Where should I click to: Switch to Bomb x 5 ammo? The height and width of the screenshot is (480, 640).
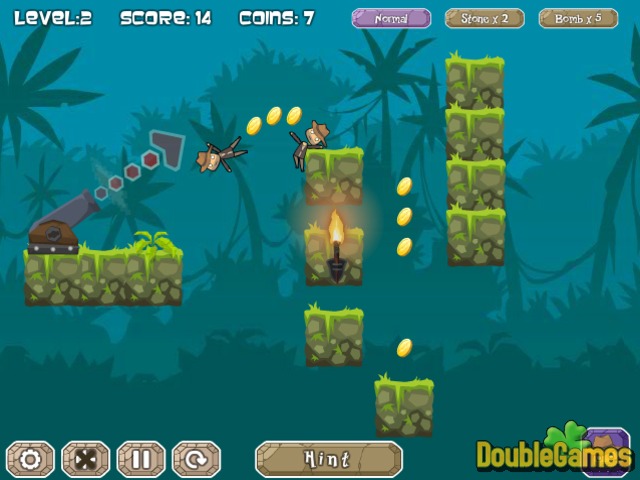pos(578,18)
